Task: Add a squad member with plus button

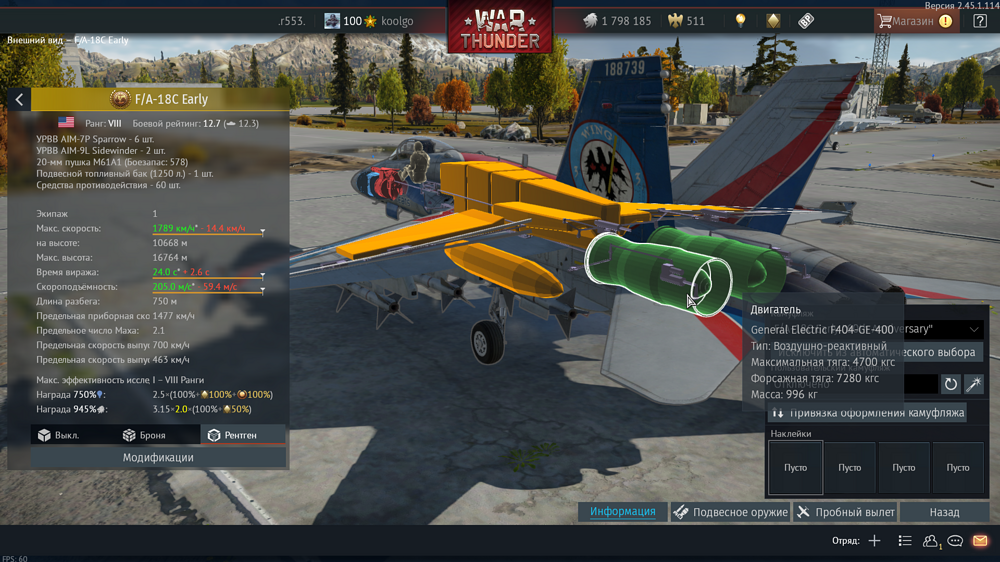Action: point(874,541)
